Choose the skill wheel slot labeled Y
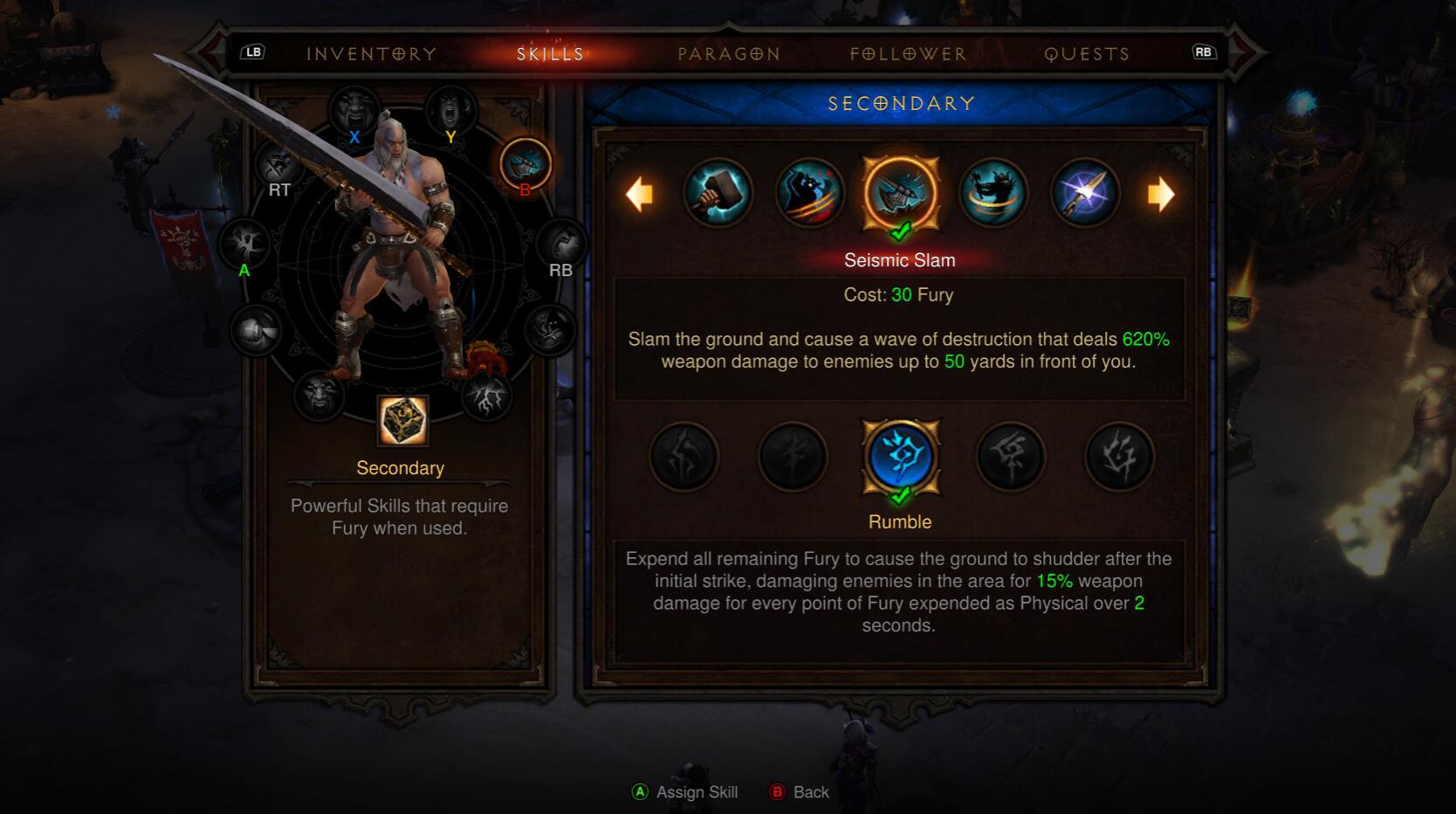 [x=450, y=111]
